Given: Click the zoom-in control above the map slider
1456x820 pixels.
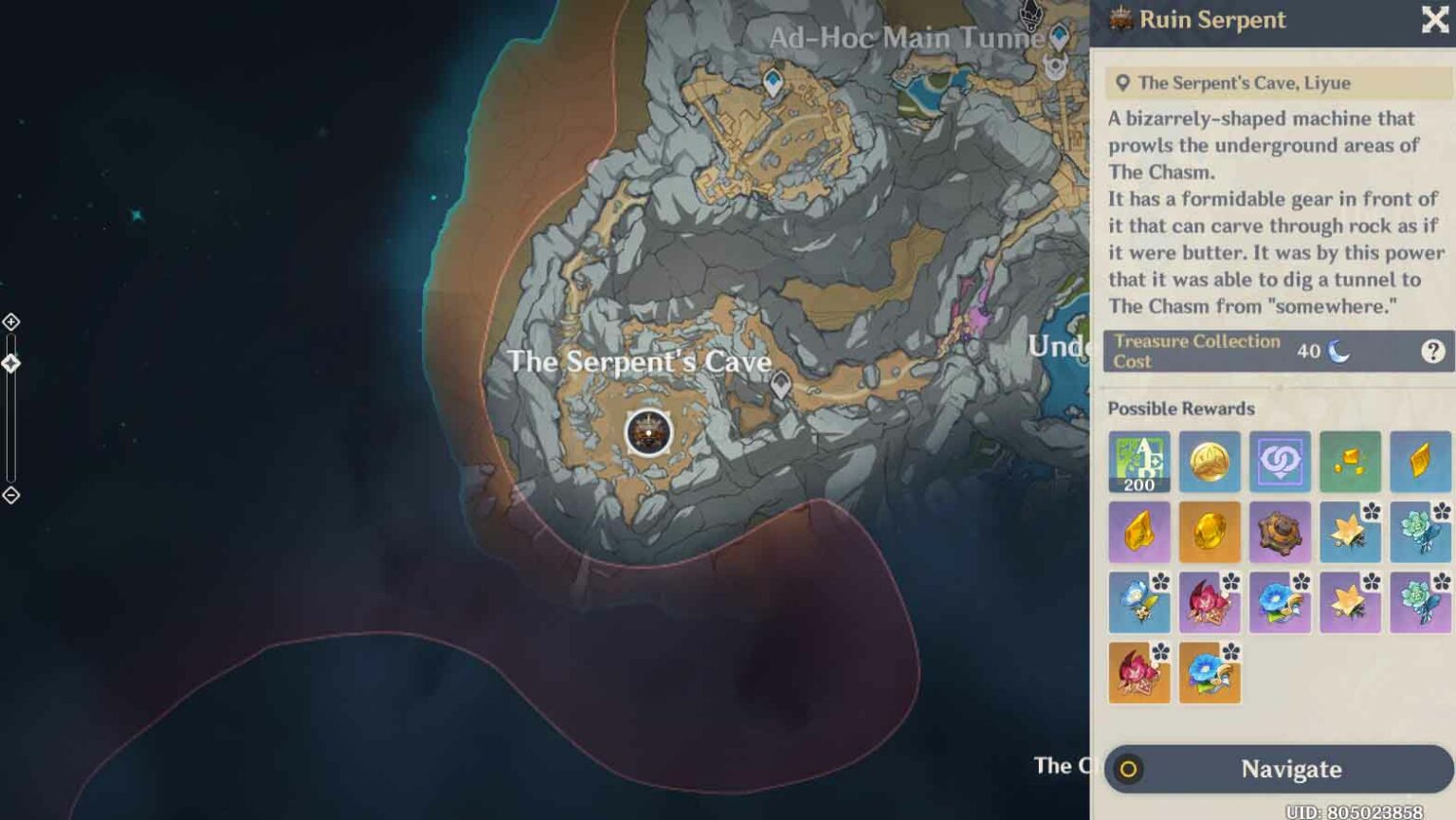Looking at the screenshot, I should (10, 322).
